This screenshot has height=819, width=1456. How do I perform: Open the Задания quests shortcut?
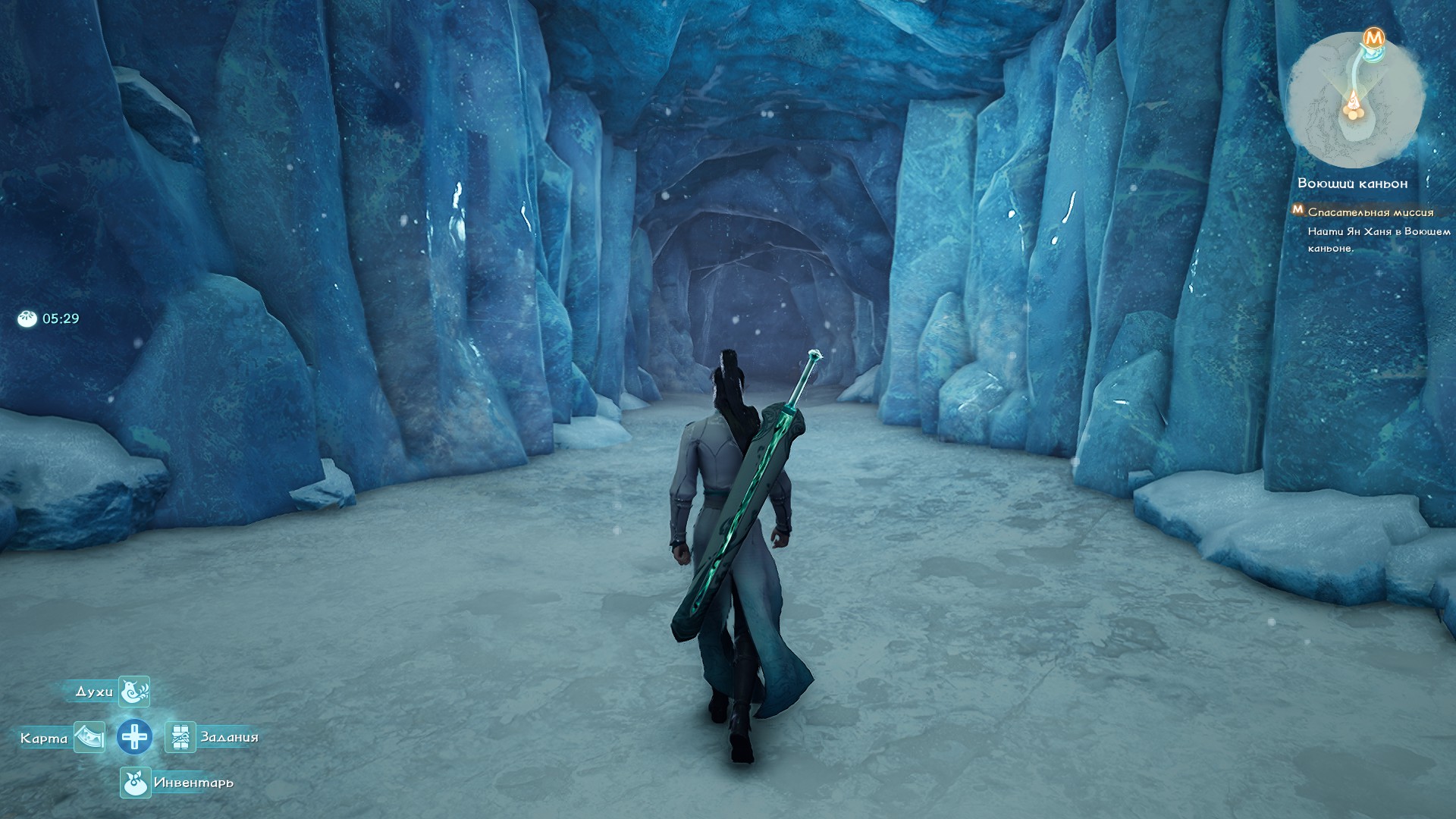point(180,737)
